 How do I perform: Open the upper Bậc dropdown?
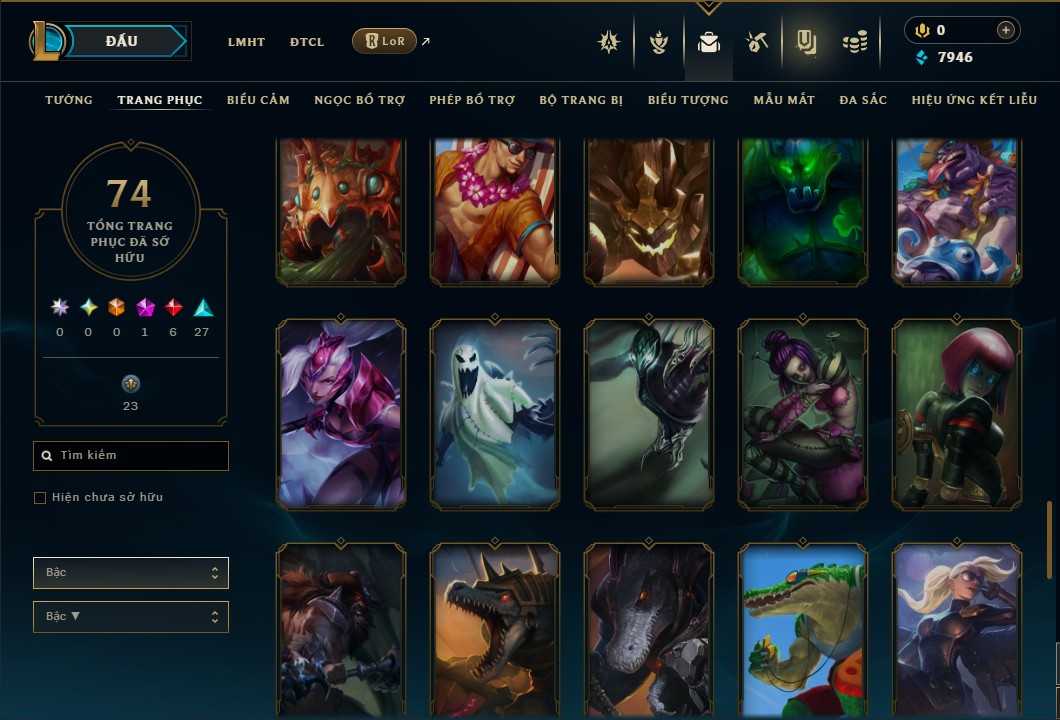click(131, 573)
